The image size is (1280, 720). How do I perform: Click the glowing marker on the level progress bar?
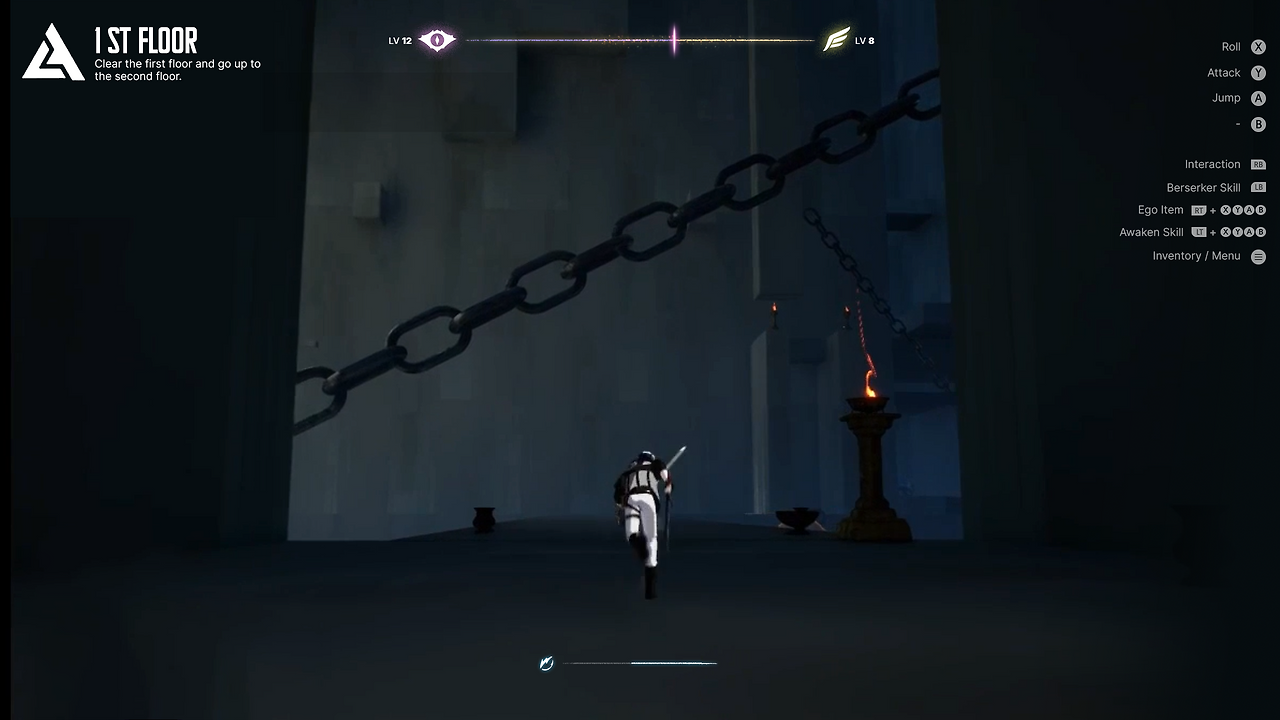tap(674, 40)
